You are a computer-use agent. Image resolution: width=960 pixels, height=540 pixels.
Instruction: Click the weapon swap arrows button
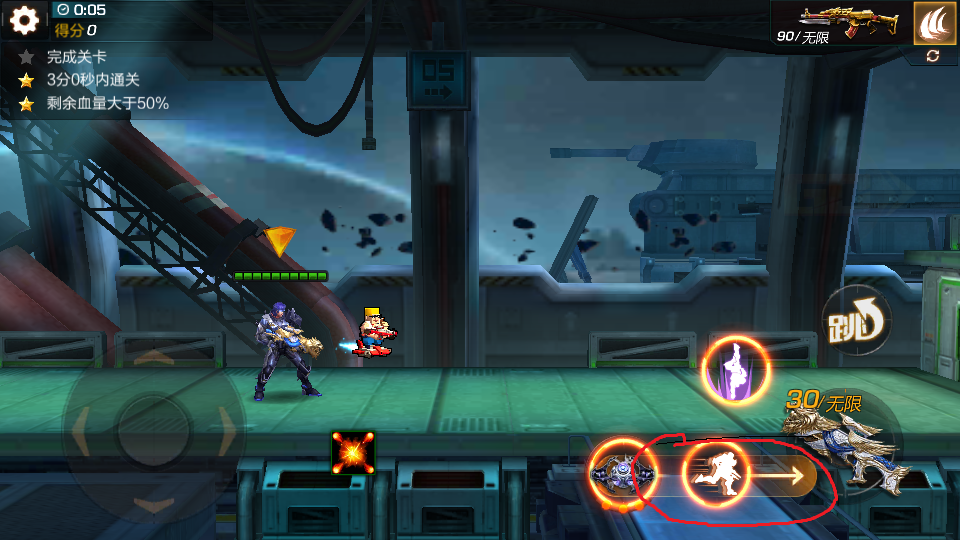tap(933, 56)
